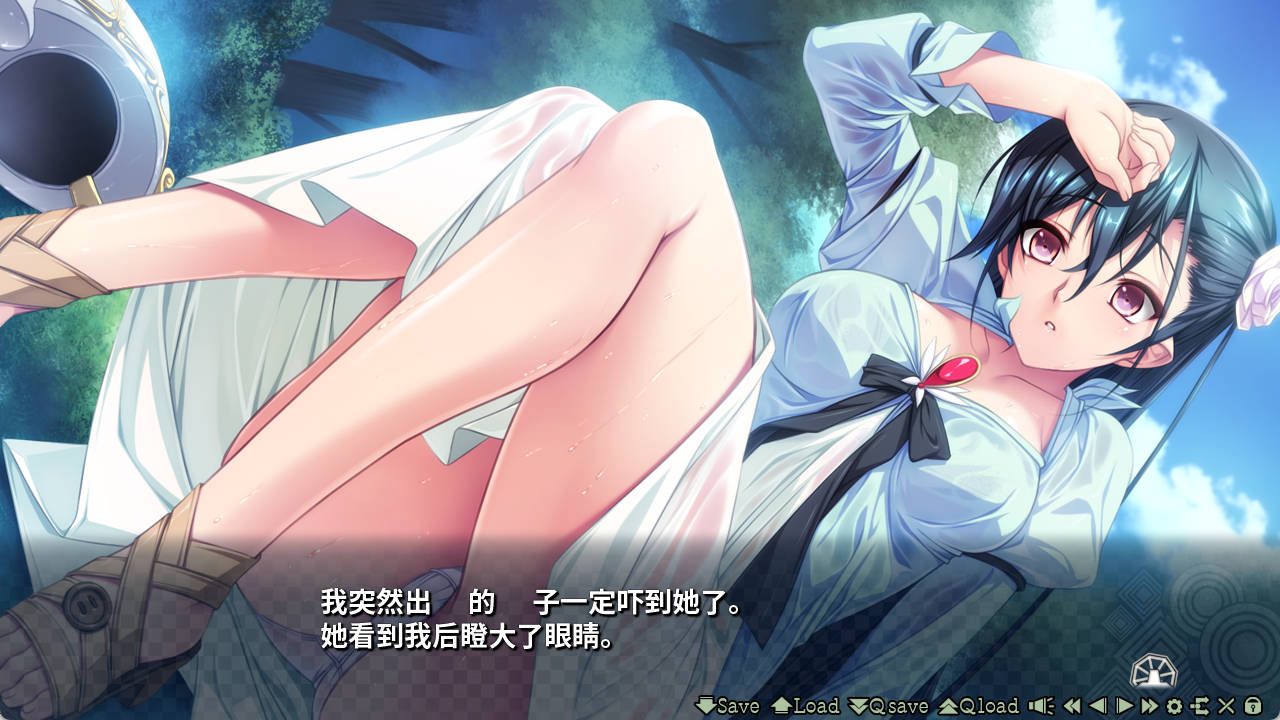1280x720 pixels.
Task: Hide the text window with X
Action: [1226, 706]
